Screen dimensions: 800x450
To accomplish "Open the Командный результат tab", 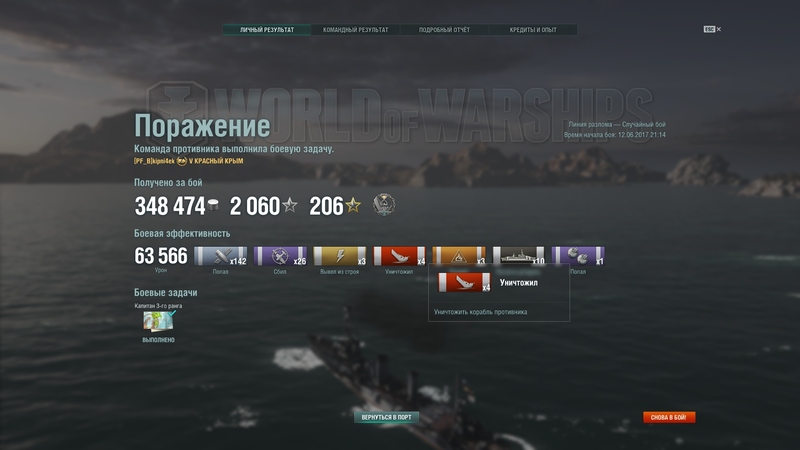I will [x=355, y=30].
